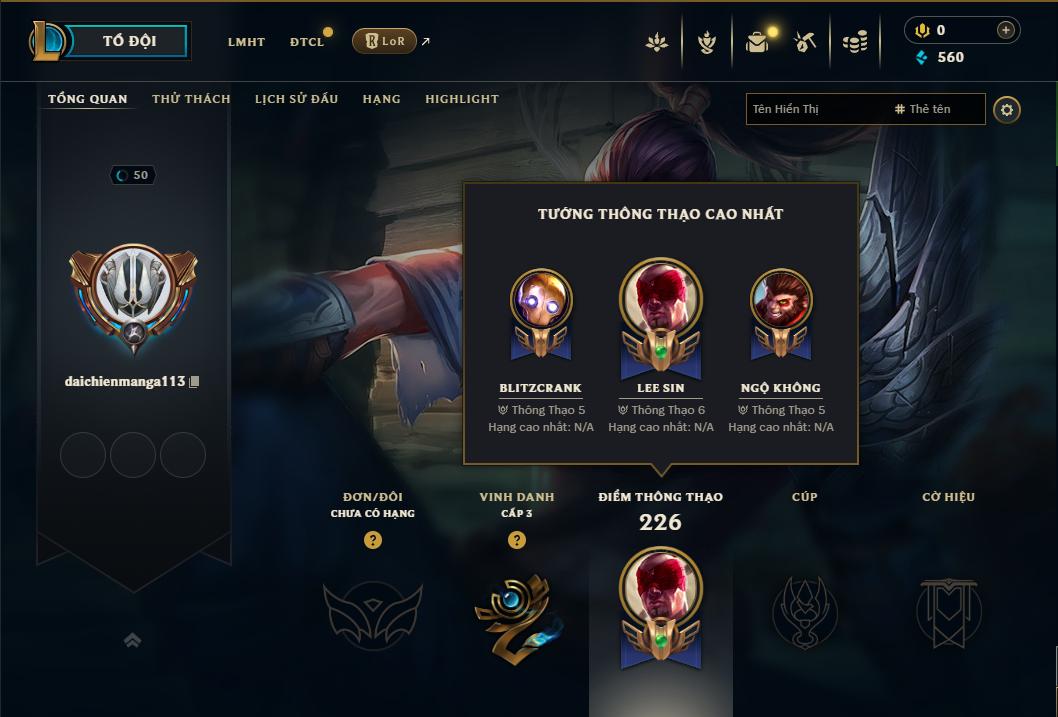This screenshot has width=1058, height=717.
Task: Open the HIGHLIGHT tab
Action: click(x=462, y=99)
